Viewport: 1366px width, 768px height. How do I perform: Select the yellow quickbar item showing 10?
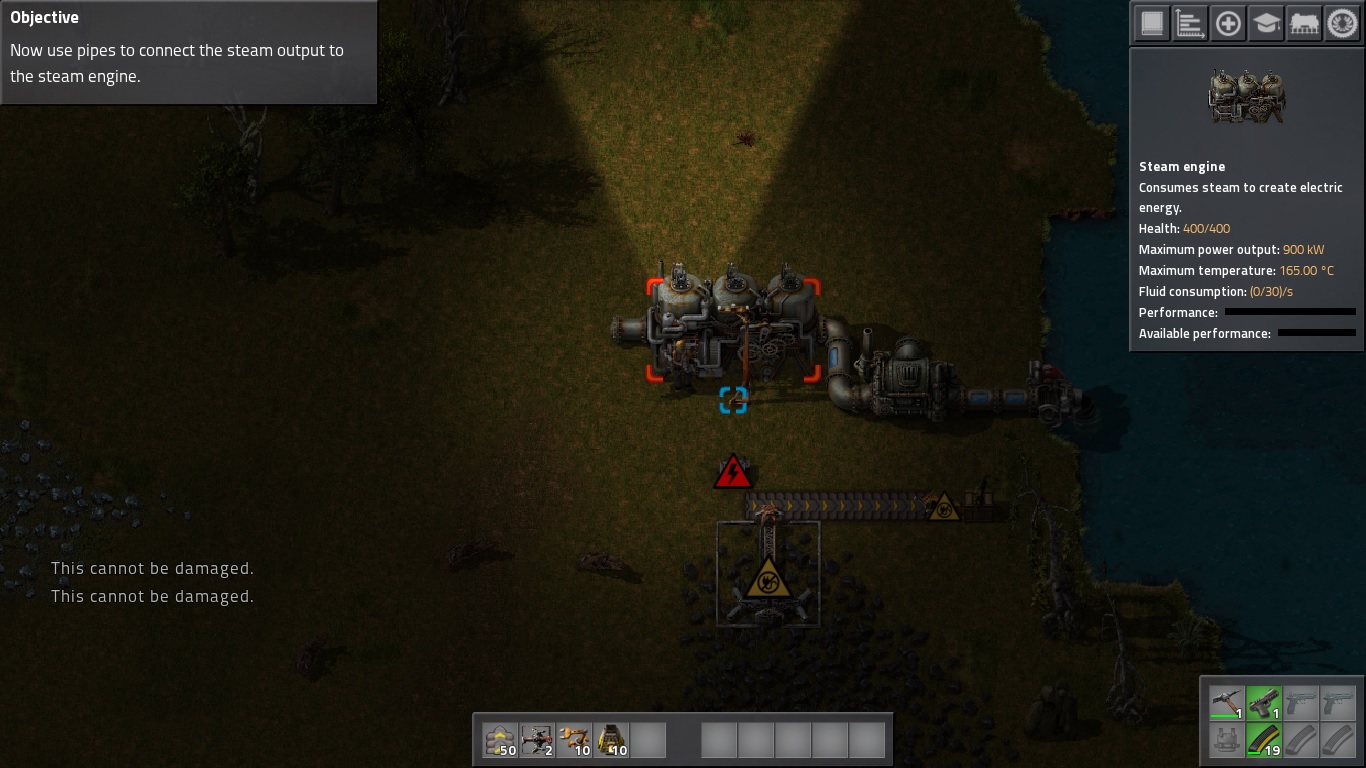pos(611,740)
